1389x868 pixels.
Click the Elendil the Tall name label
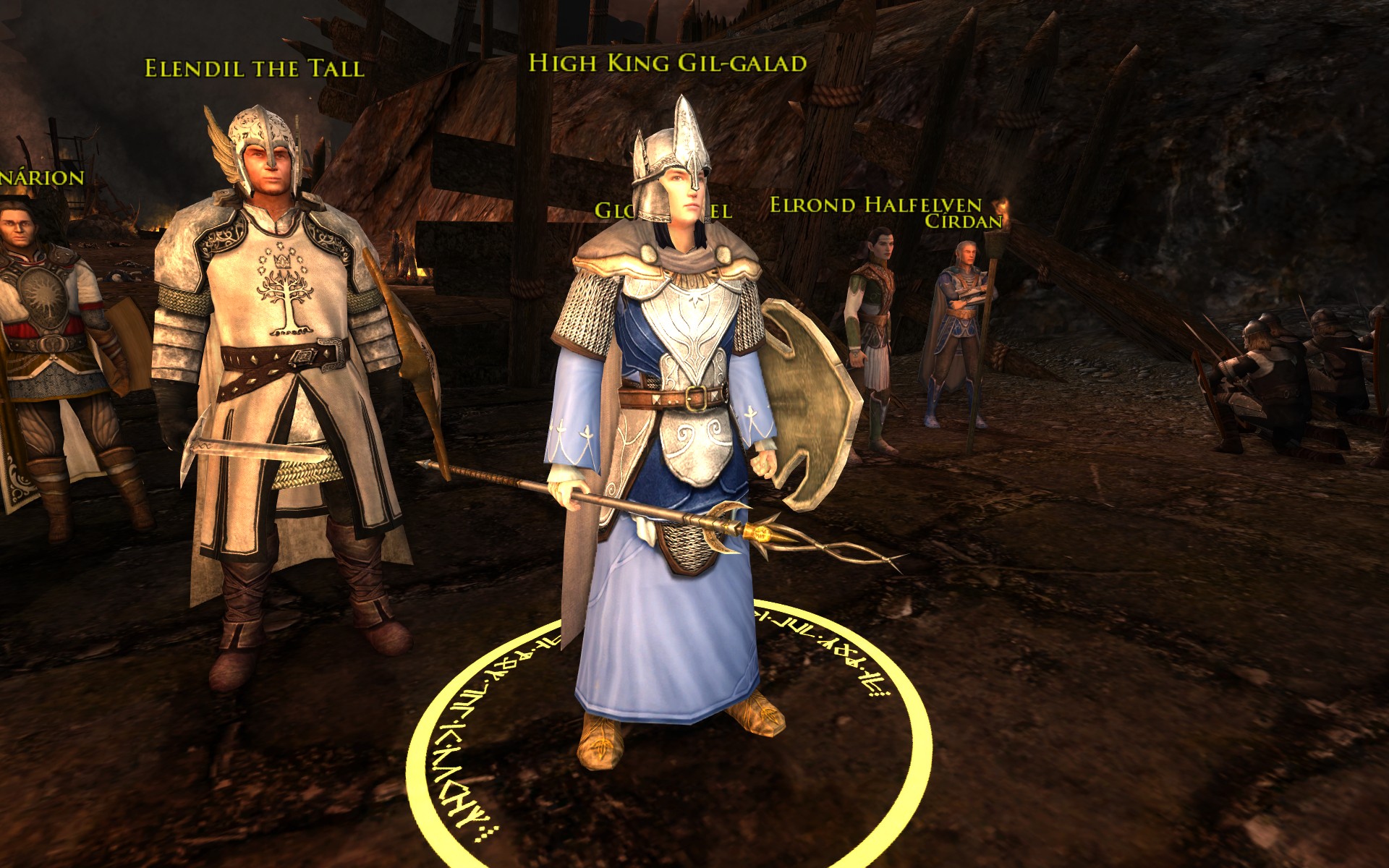click(x=254, y=69)
